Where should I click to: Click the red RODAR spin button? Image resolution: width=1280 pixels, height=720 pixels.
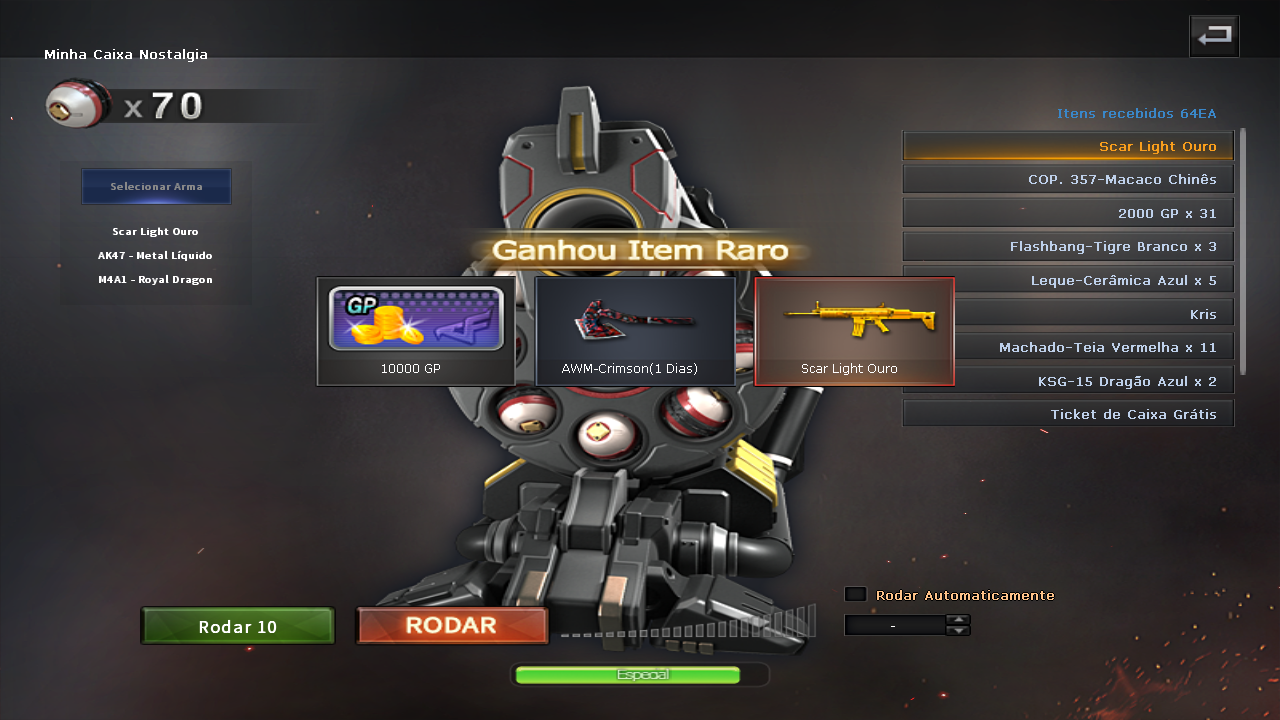[452, 626]
